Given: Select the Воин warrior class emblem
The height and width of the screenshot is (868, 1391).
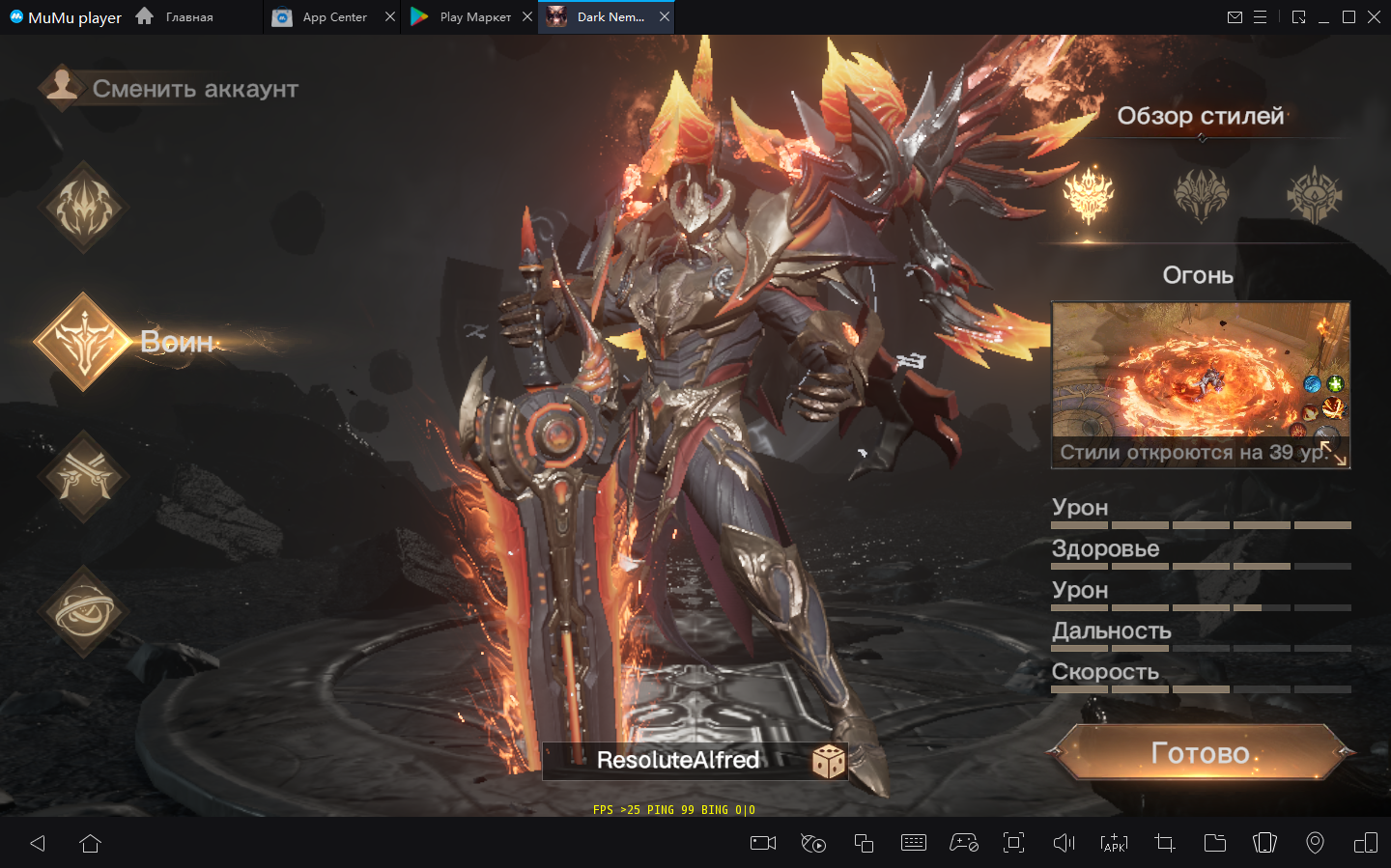Looking at the screenshot, I should point(85,342).
